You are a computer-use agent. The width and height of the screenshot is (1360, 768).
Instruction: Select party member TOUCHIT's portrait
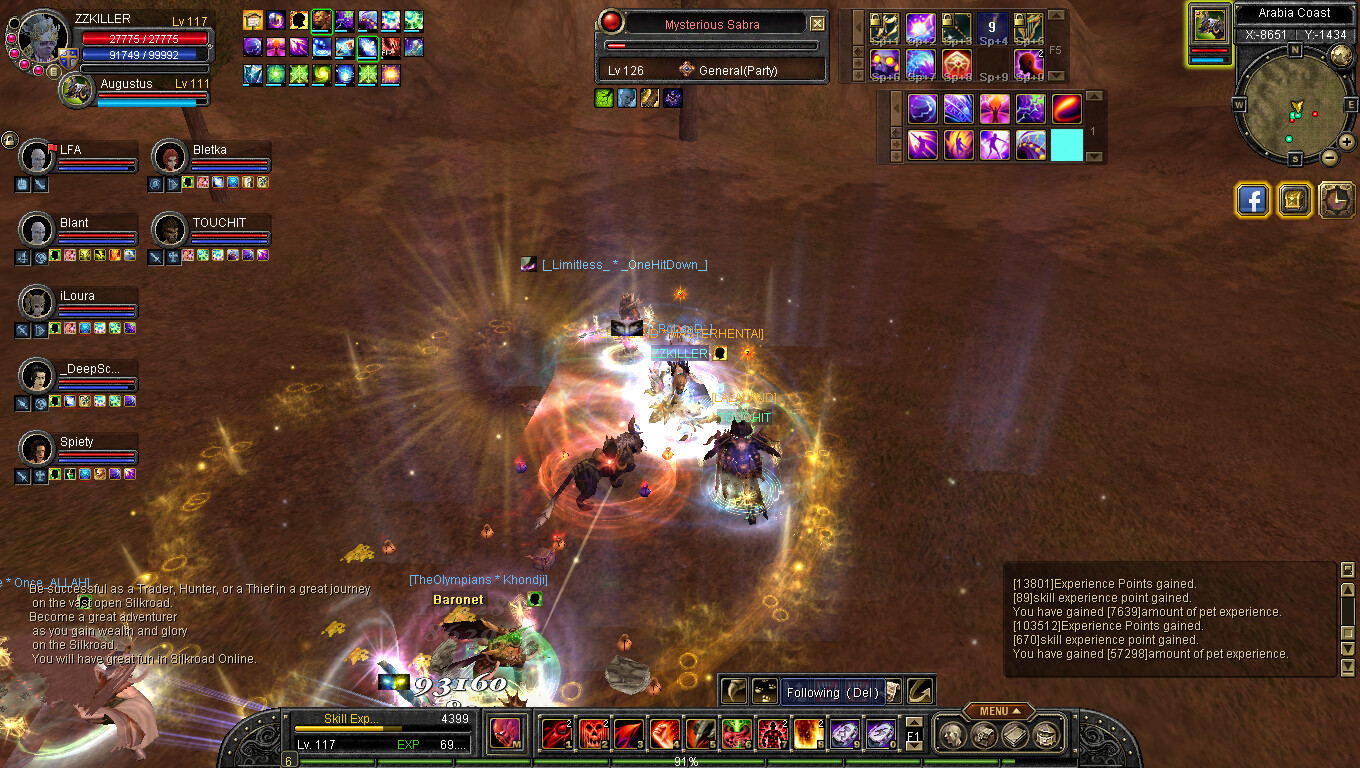pyautogui.click(x=169, y=230)
